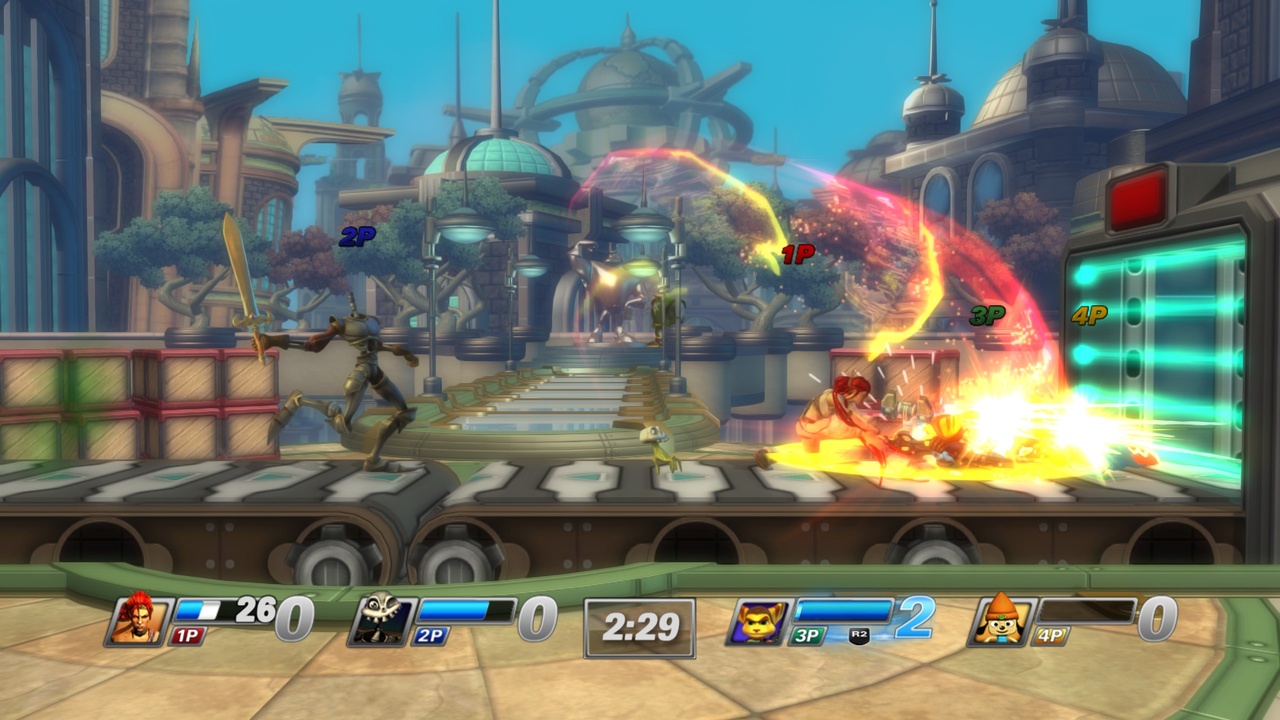Click the yellow 4P tag near the machine
The height and width of the screenshot is (720, 1280).
click(x=1092, y=312)
